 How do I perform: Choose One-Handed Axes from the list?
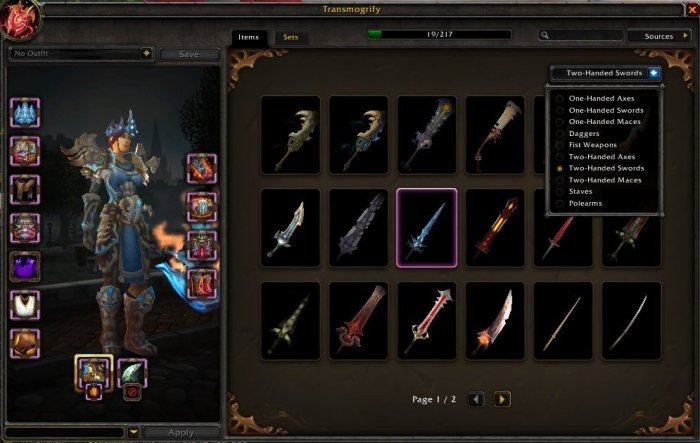tap(600, 99)
